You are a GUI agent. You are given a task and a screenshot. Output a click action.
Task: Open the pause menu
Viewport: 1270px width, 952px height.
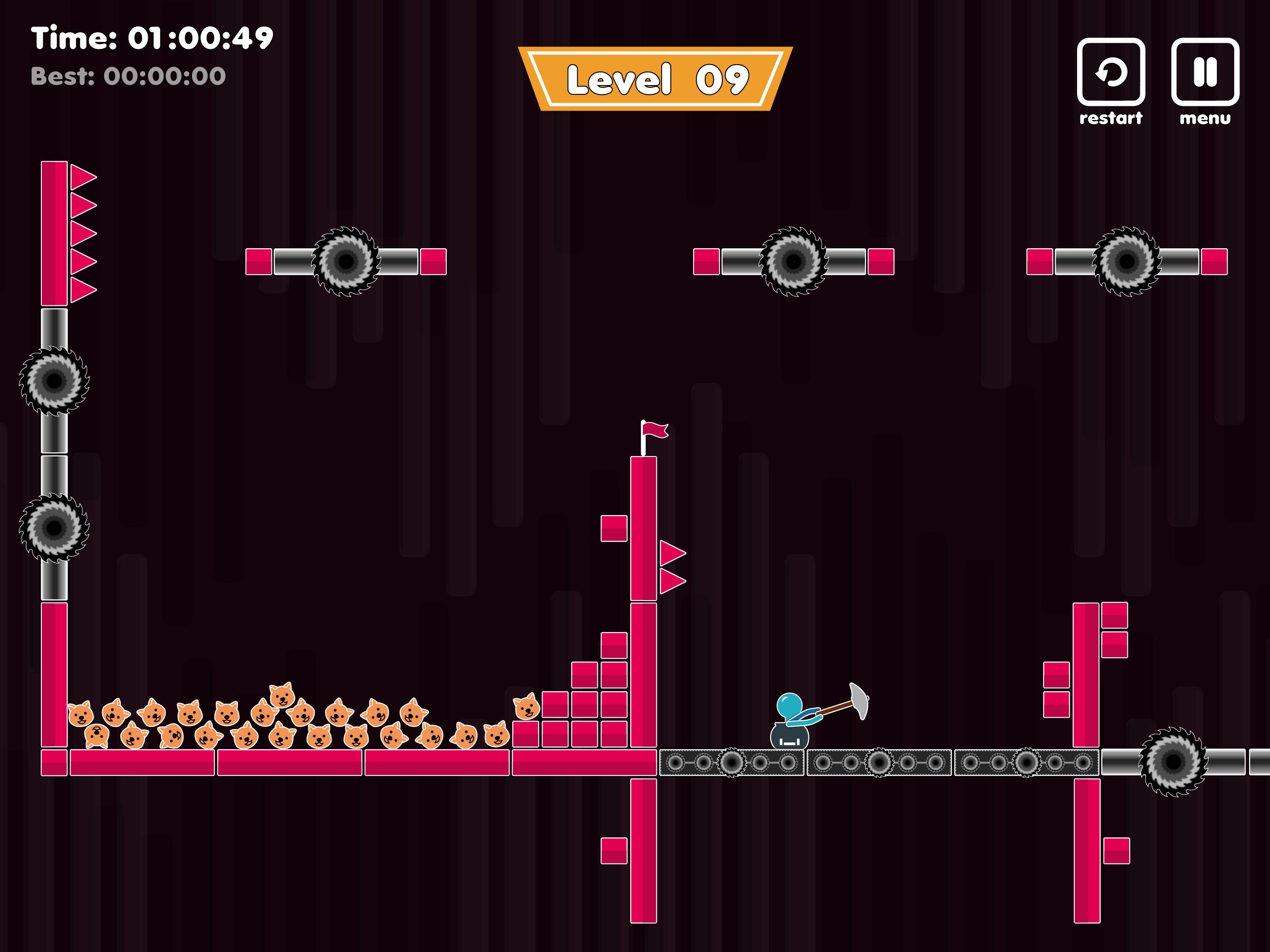point(1204,73)
